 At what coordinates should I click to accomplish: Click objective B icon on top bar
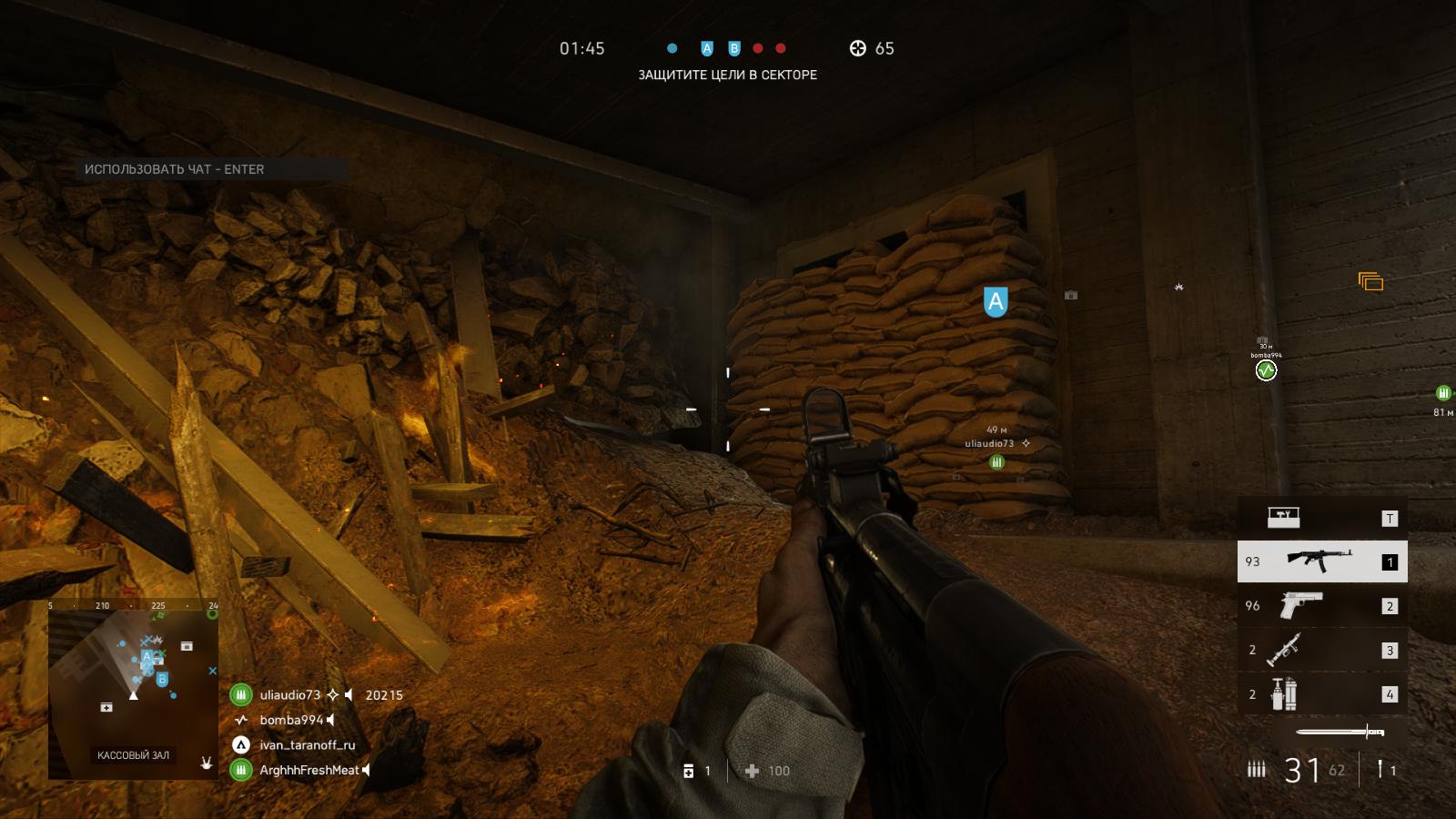click(733, 49)
